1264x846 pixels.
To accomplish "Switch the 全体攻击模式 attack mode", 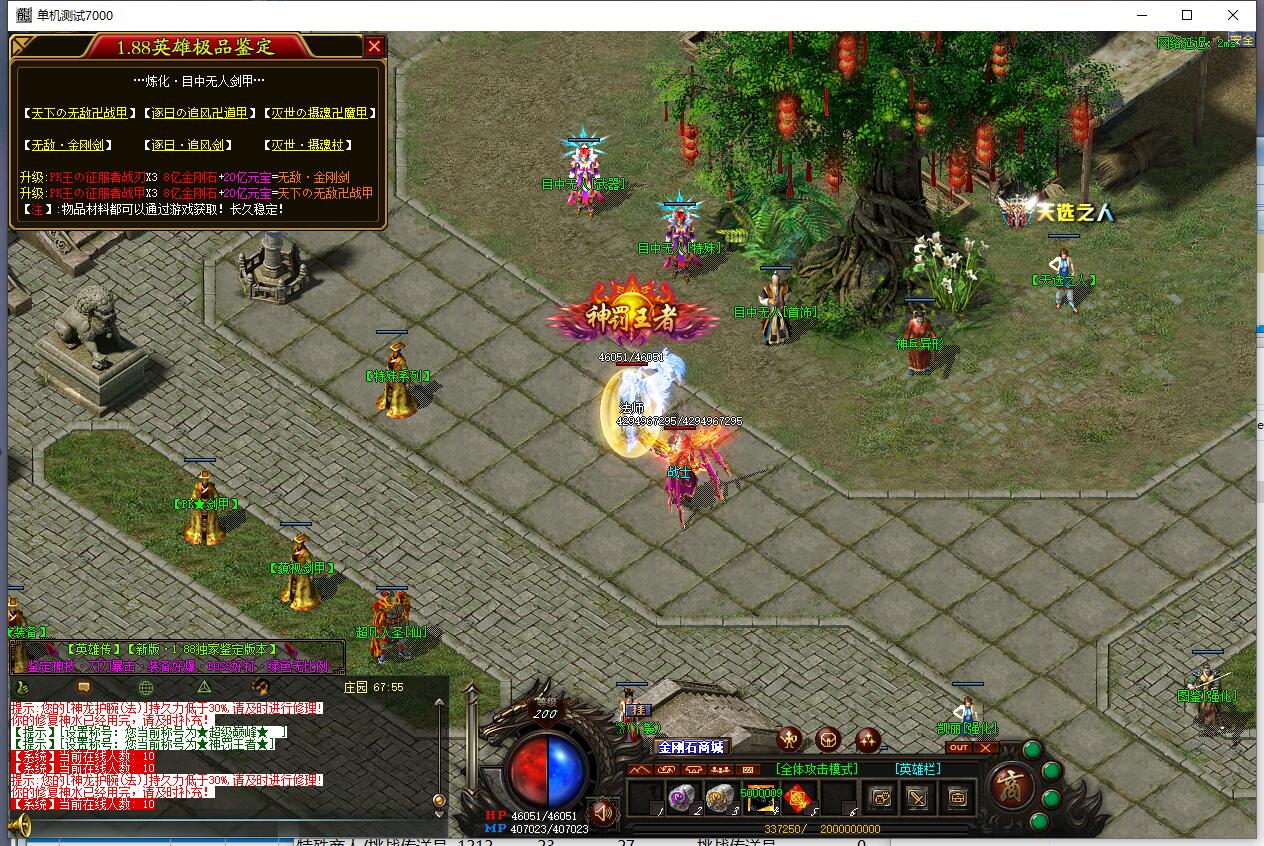I will click(816, 769).
